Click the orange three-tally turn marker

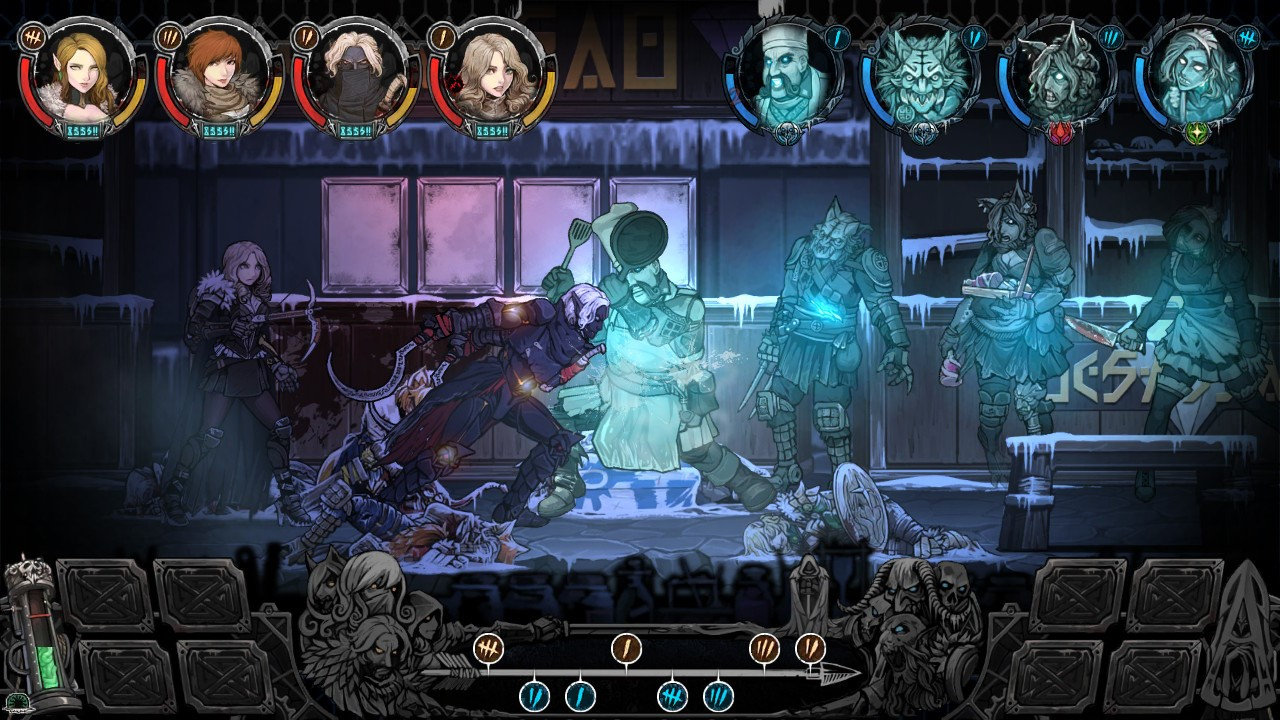(x=764, y=648)
